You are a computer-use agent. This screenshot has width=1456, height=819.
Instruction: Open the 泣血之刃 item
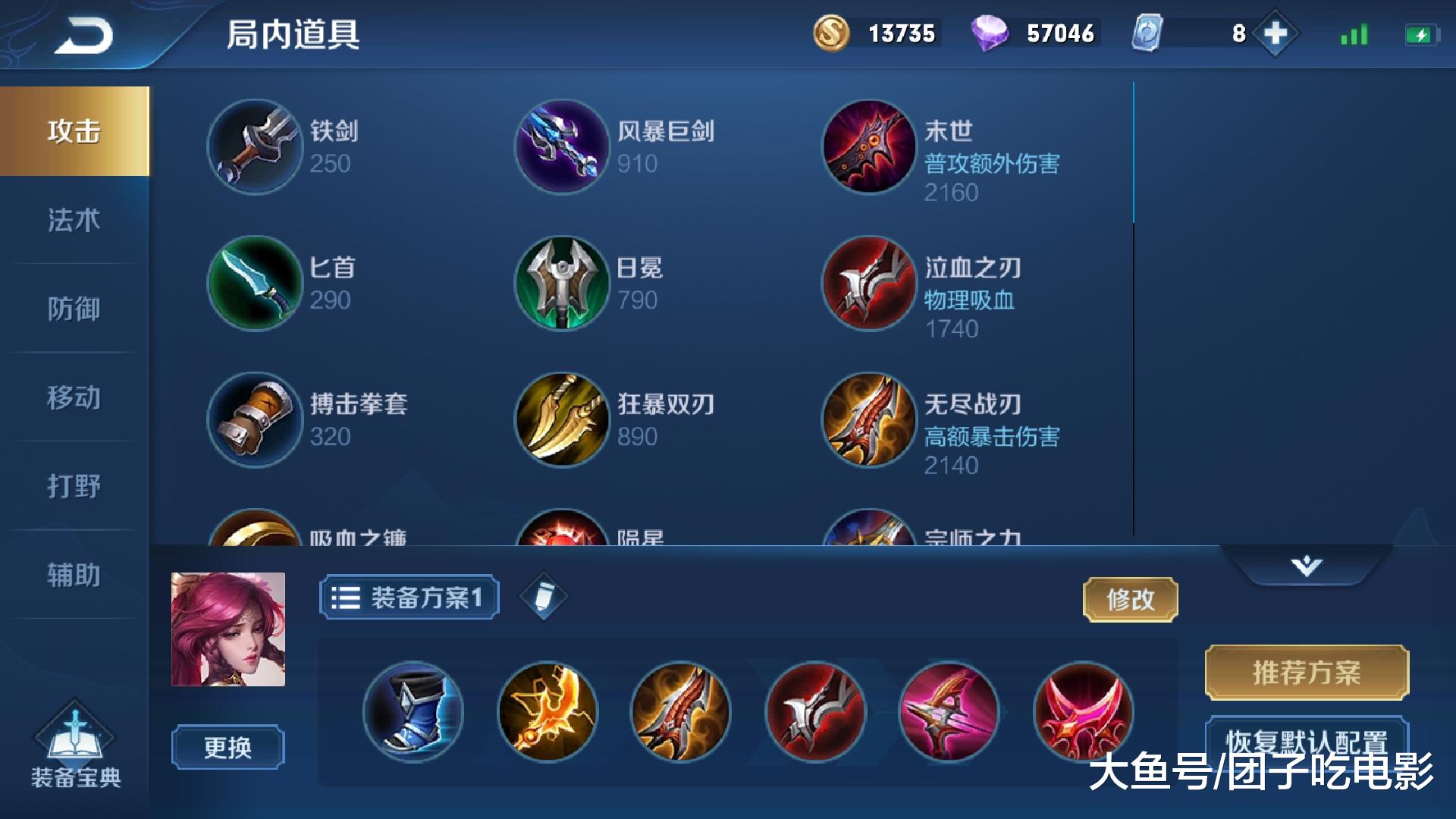[868, 284]
